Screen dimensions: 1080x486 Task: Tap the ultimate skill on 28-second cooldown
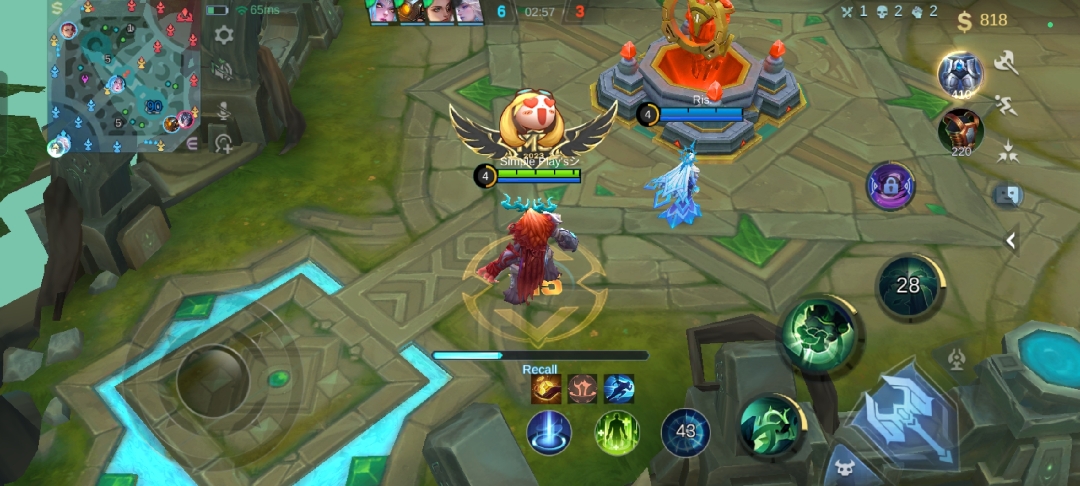tap(908, 286)
